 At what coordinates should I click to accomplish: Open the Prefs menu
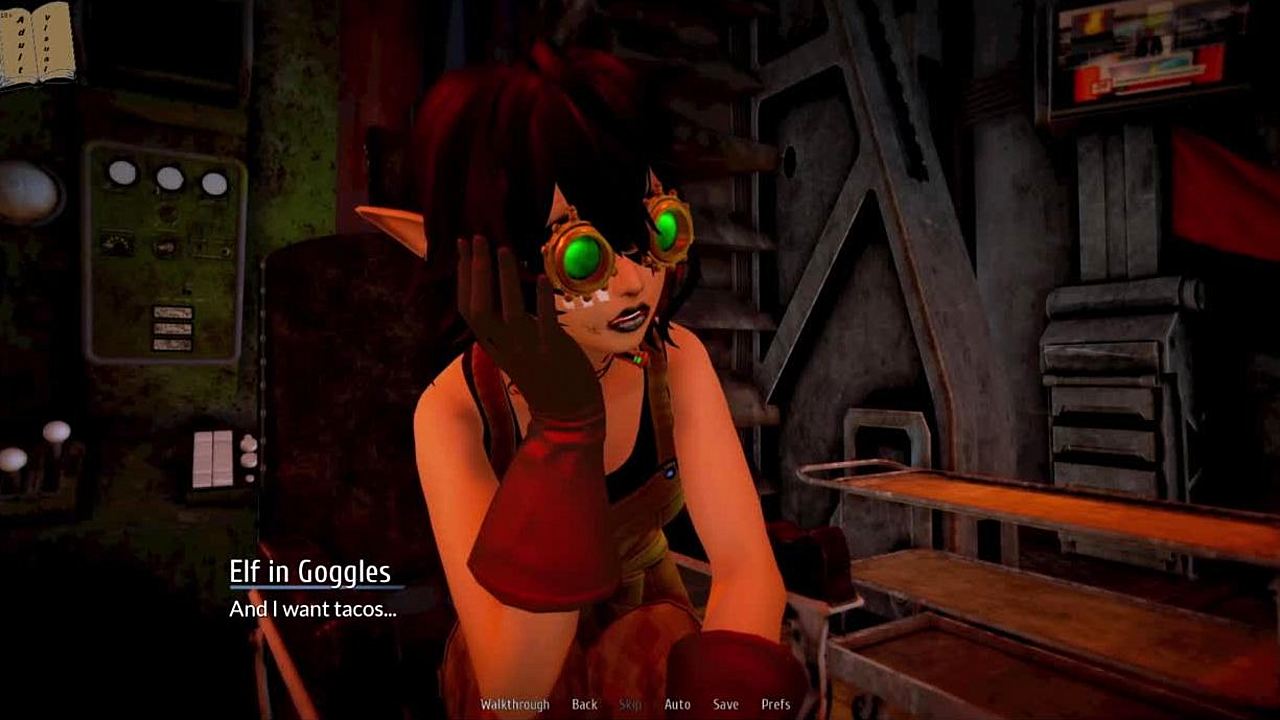775,704
